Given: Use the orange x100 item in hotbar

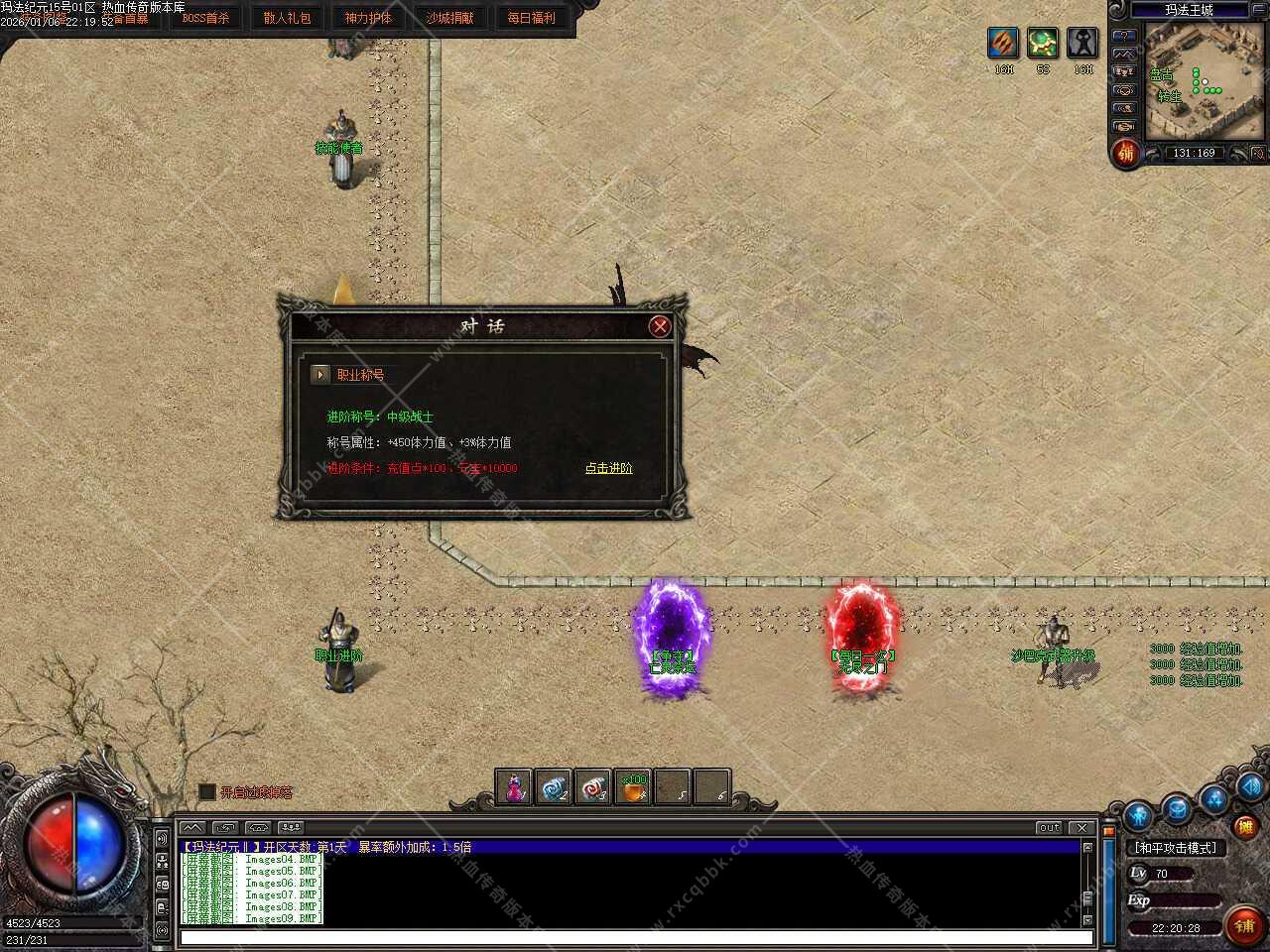Looking at the screenshot, I should tap(633, 787).
